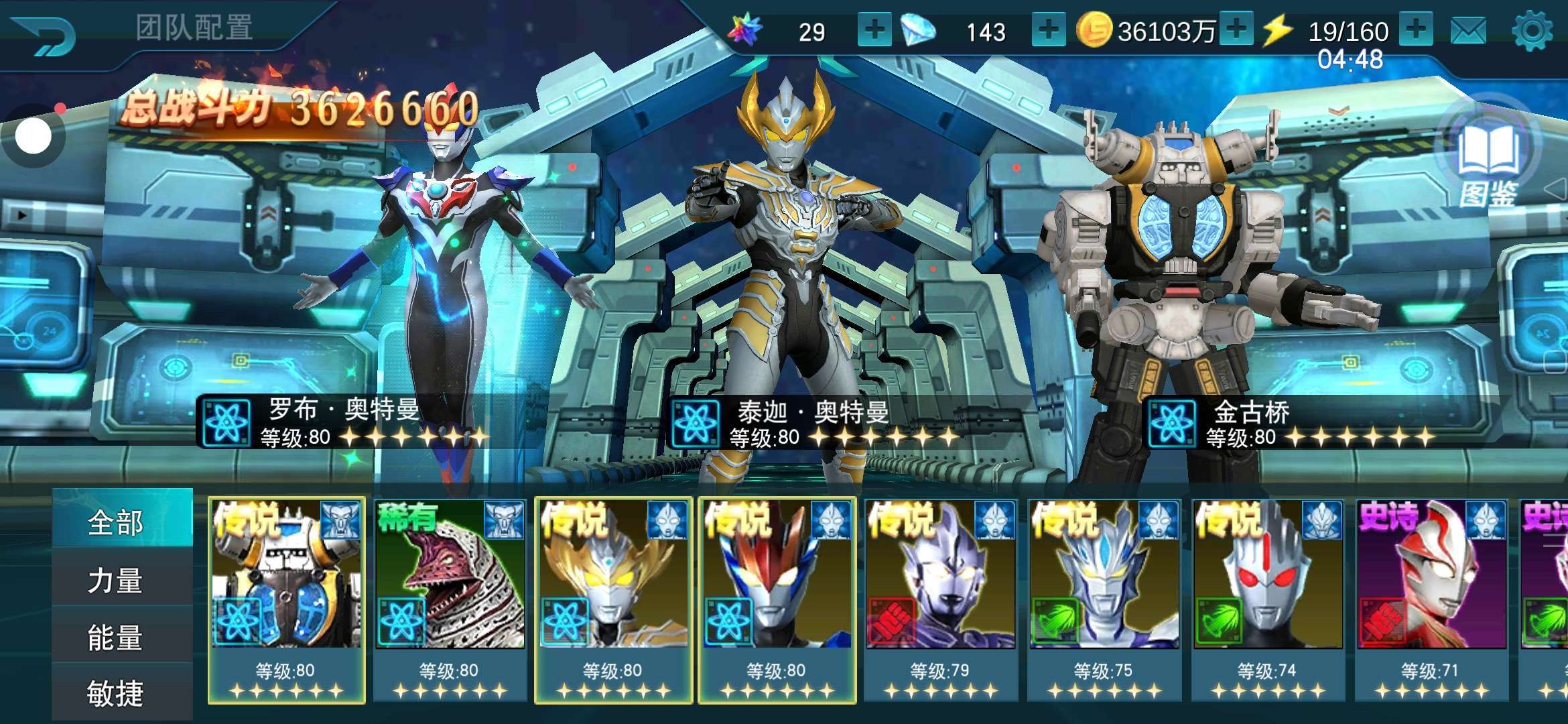
Task: Open the gear settings
Action: pos(1532,31)
